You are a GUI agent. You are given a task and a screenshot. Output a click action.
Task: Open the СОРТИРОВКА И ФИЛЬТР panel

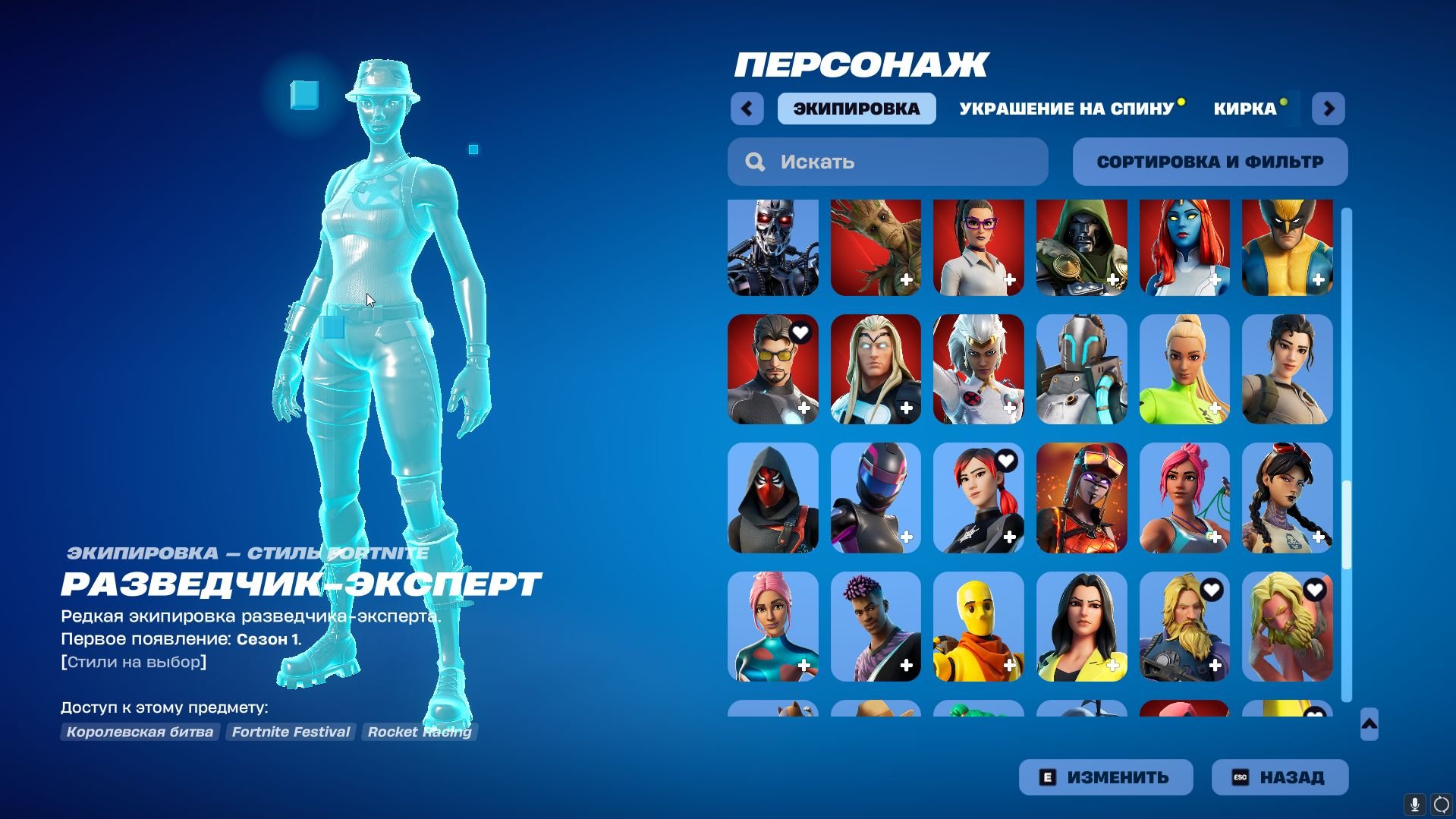pos(1209,161)
